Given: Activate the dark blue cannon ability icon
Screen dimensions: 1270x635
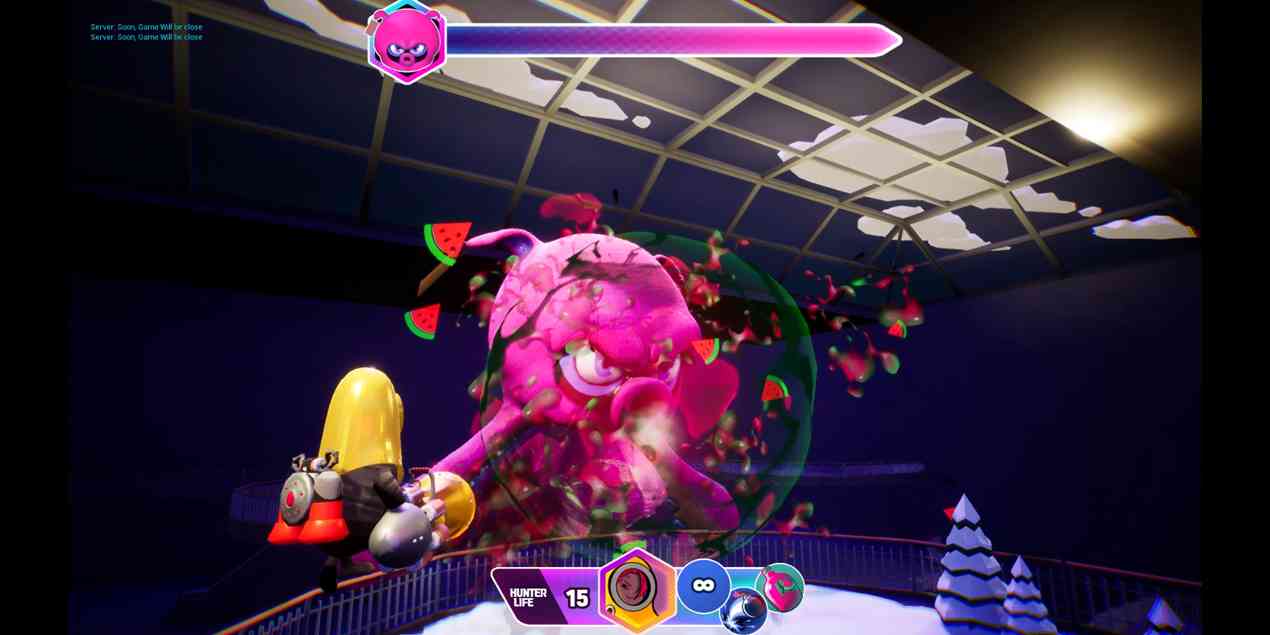Looking at the screenshot, I should coord(743,611).
